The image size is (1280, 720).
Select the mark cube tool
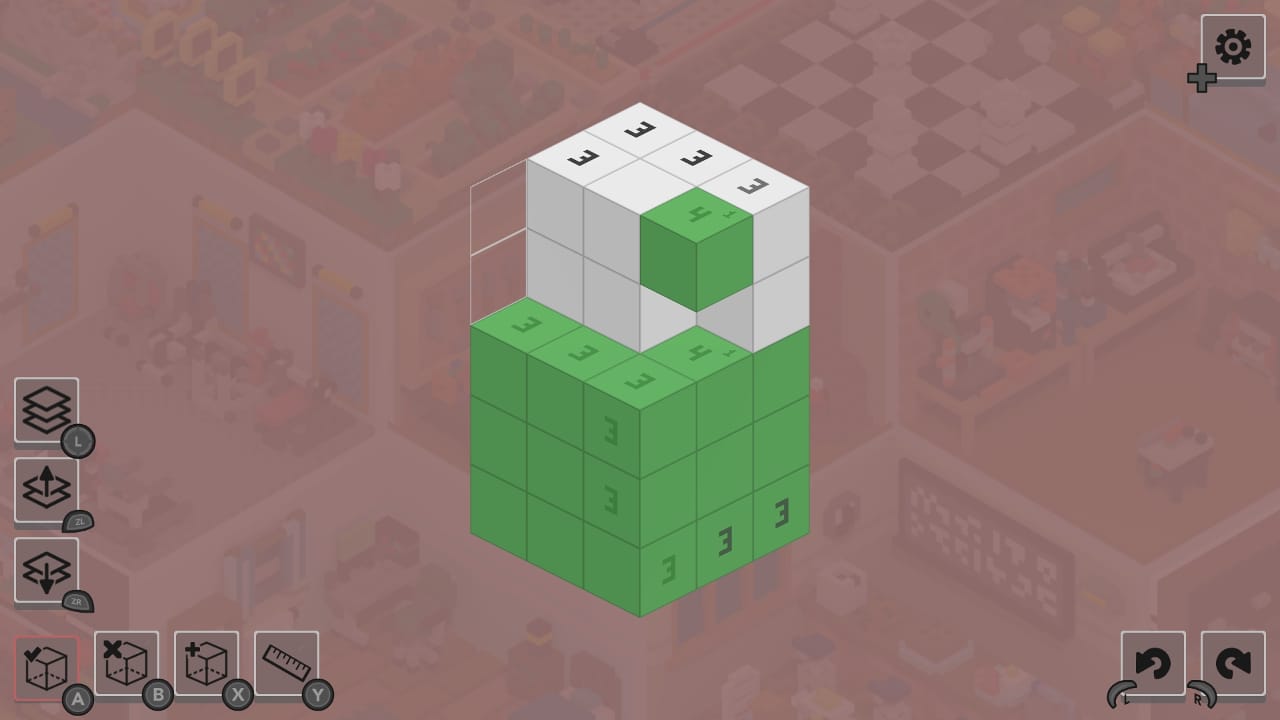[46, 662]
